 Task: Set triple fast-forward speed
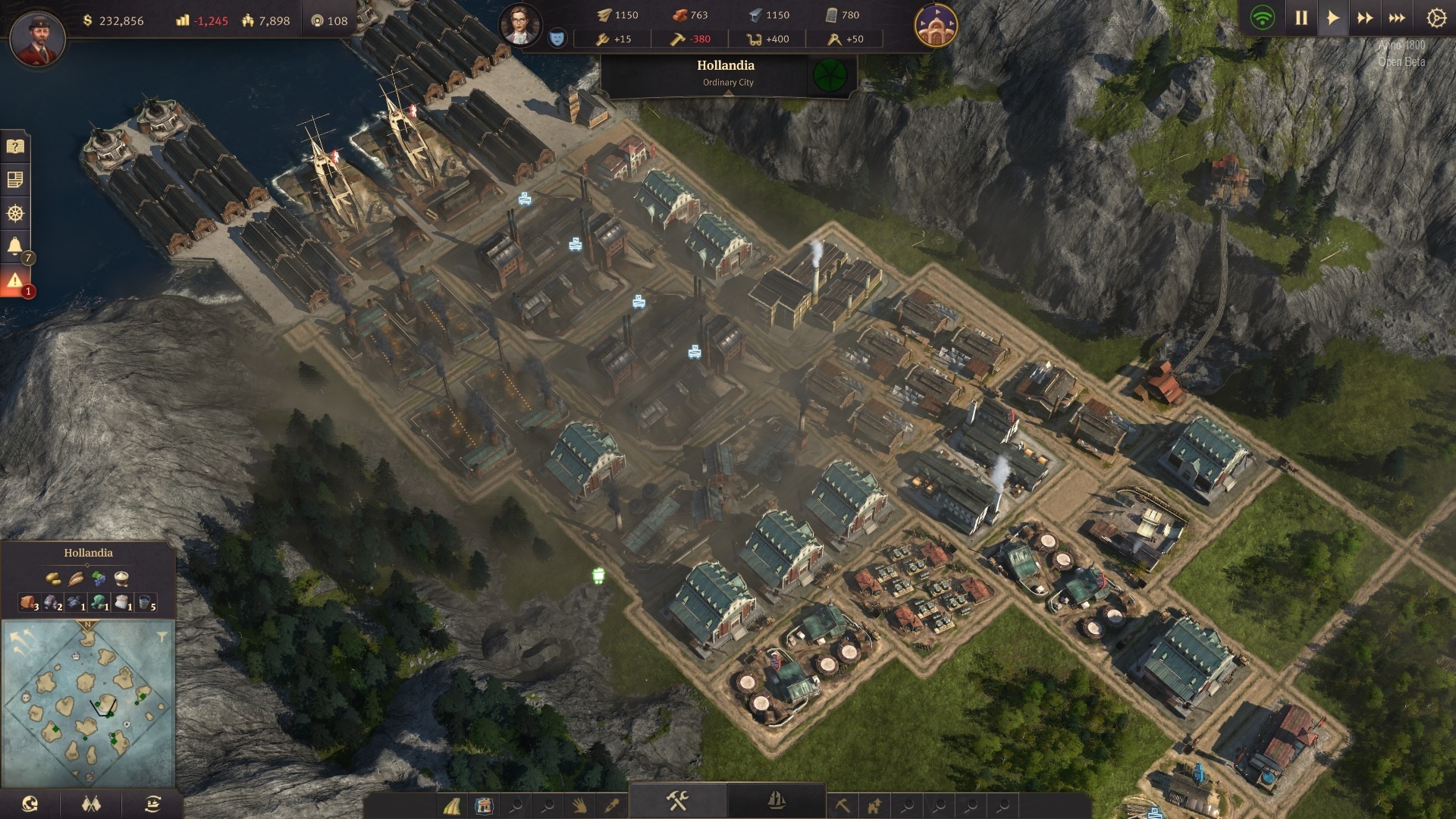1396,17
